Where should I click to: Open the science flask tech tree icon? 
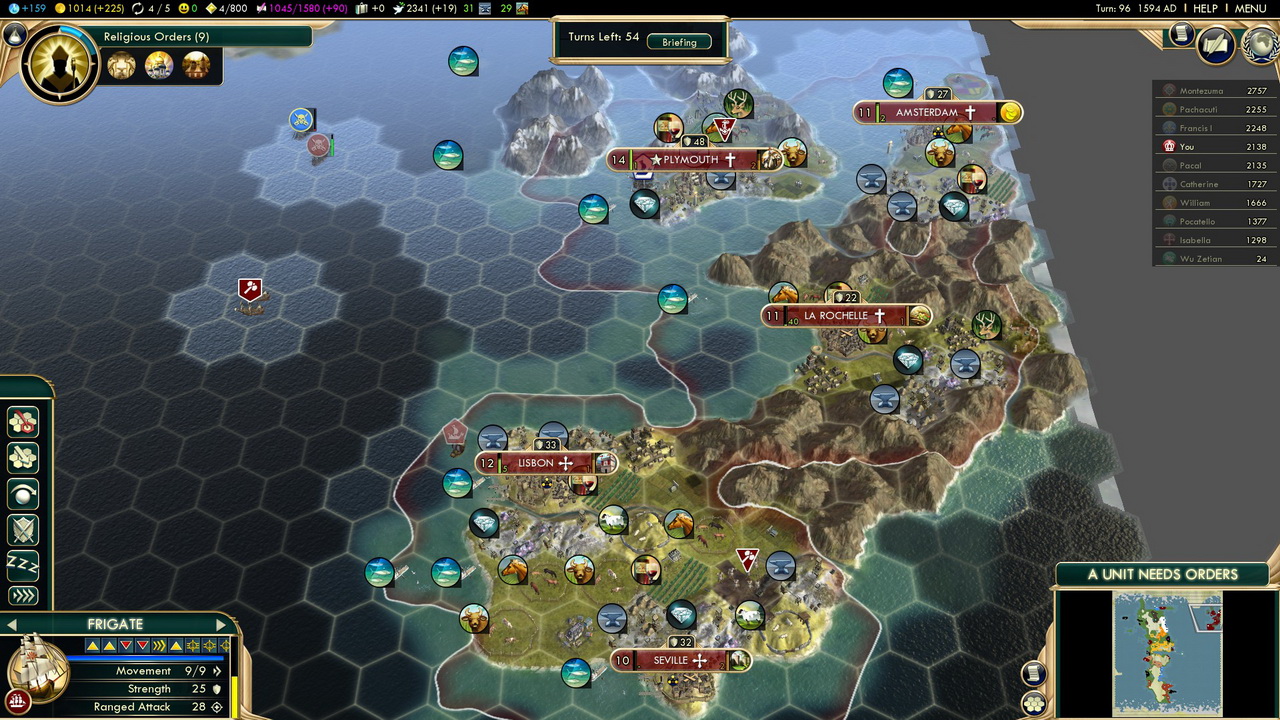14,35
